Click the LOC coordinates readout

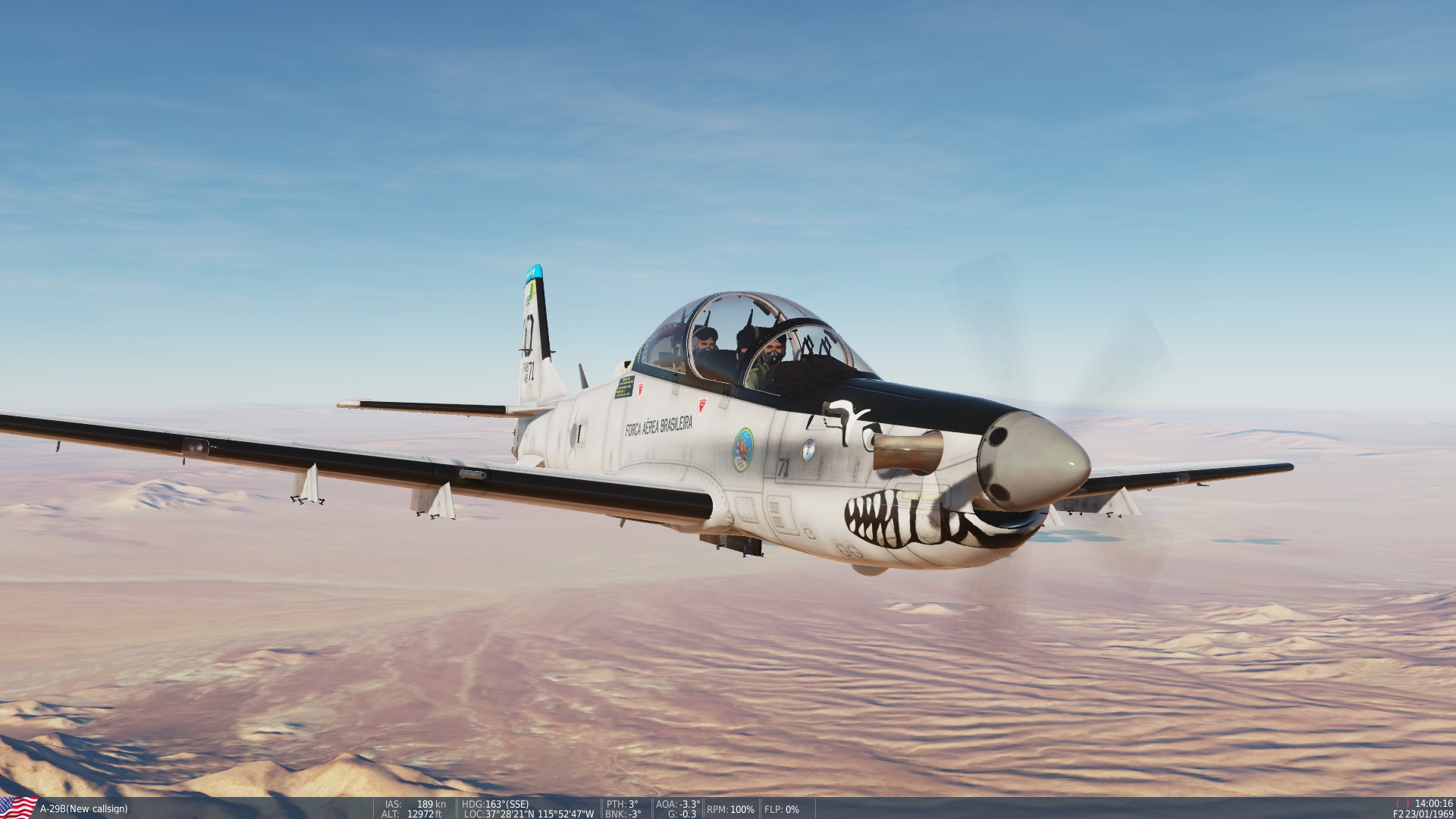pos(527,814)
